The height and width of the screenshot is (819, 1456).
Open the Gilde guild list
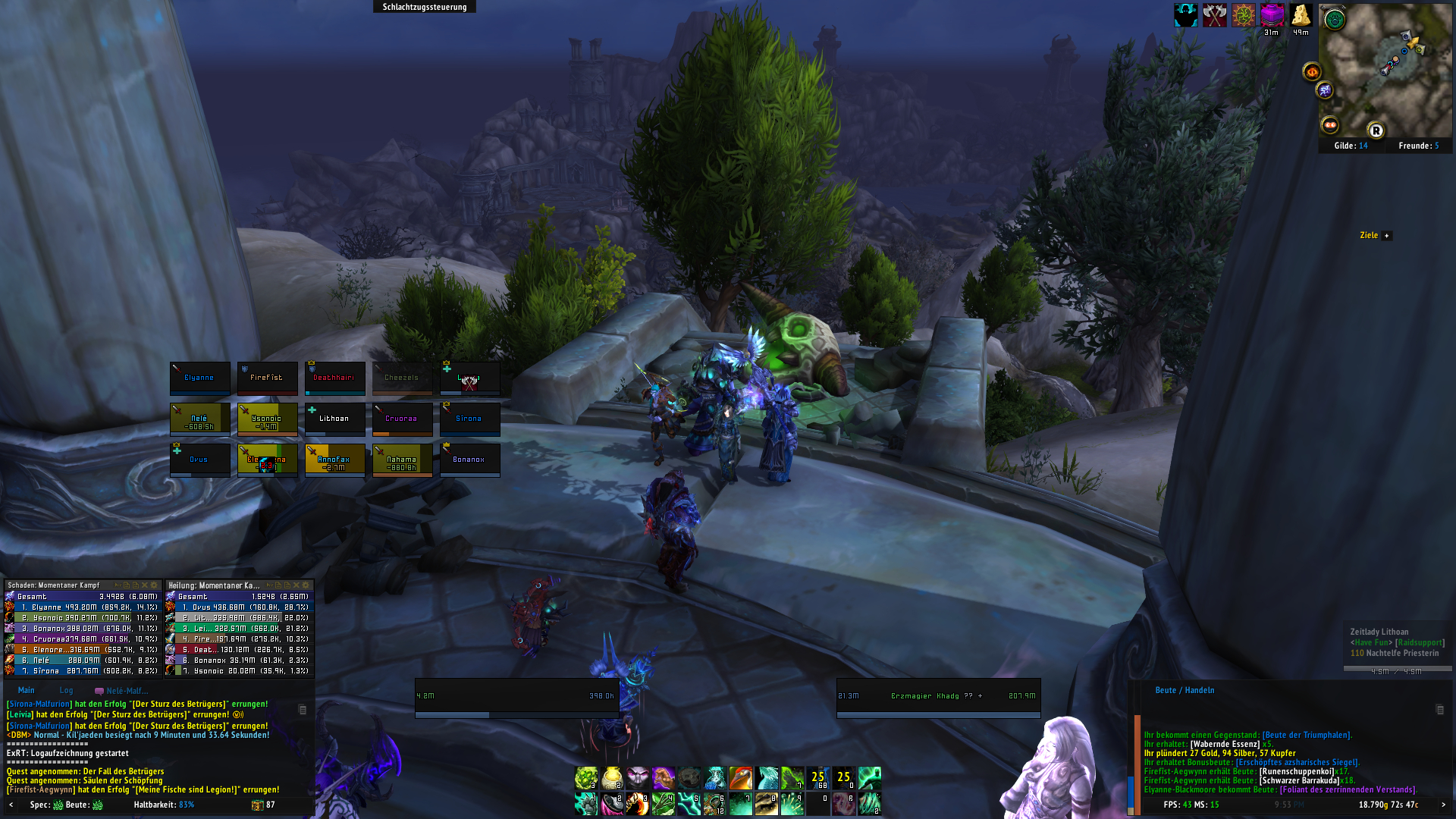pyautogui.click(x=1351, y=146)
